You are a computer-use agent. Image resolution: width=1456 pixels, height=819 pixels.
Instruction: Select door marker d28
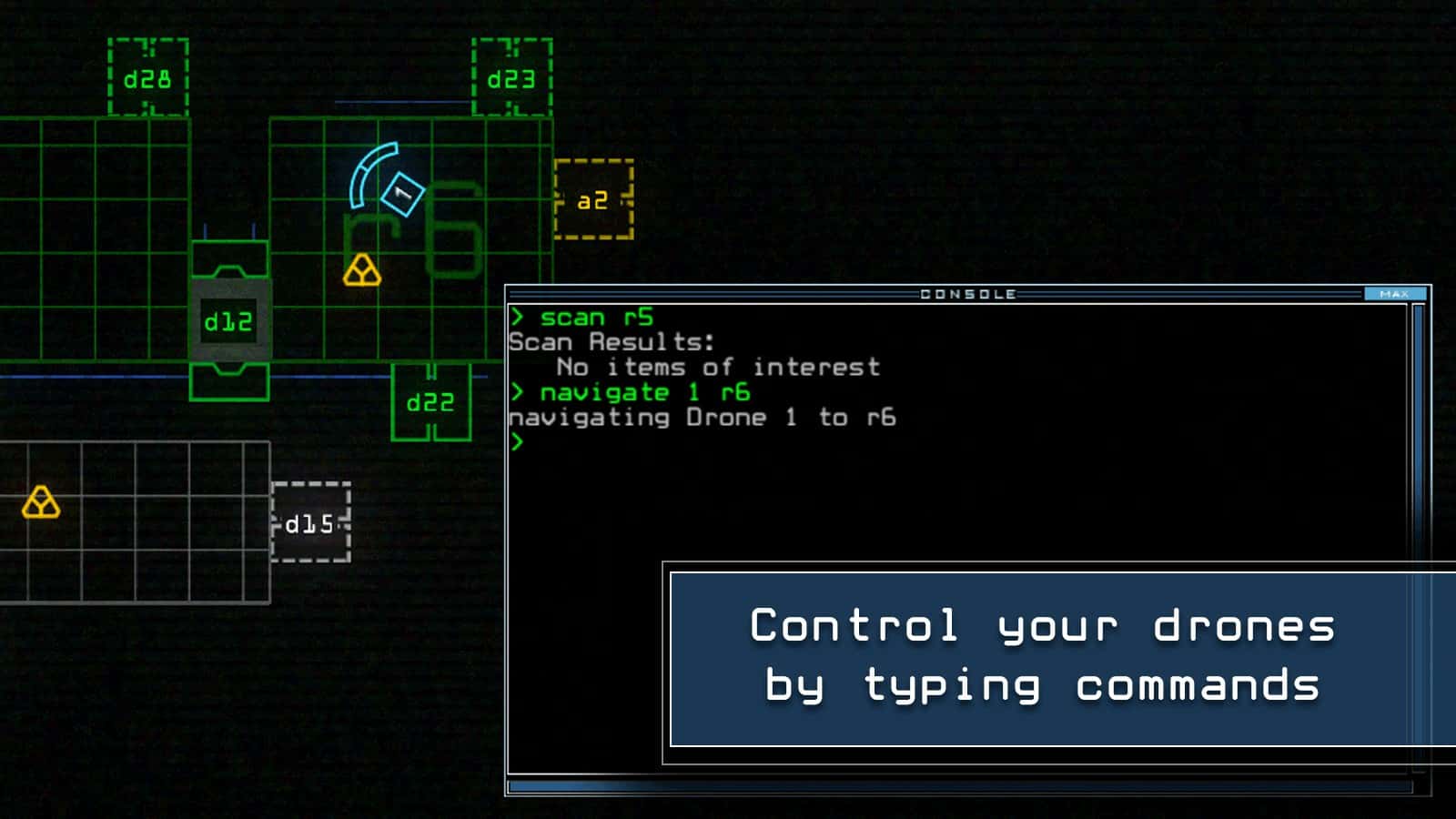147,79
